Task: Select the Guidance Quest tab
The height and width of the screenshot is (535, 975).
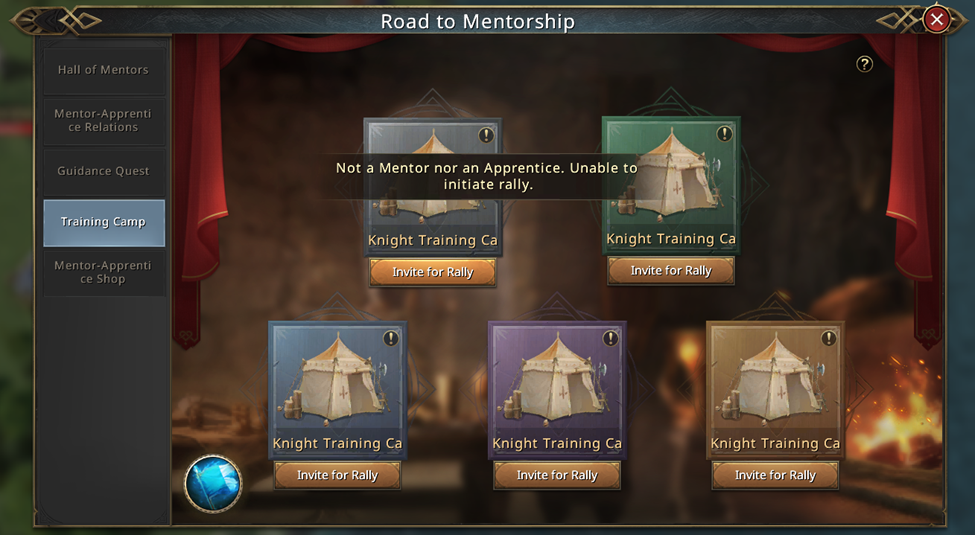Action: (103, 171)
